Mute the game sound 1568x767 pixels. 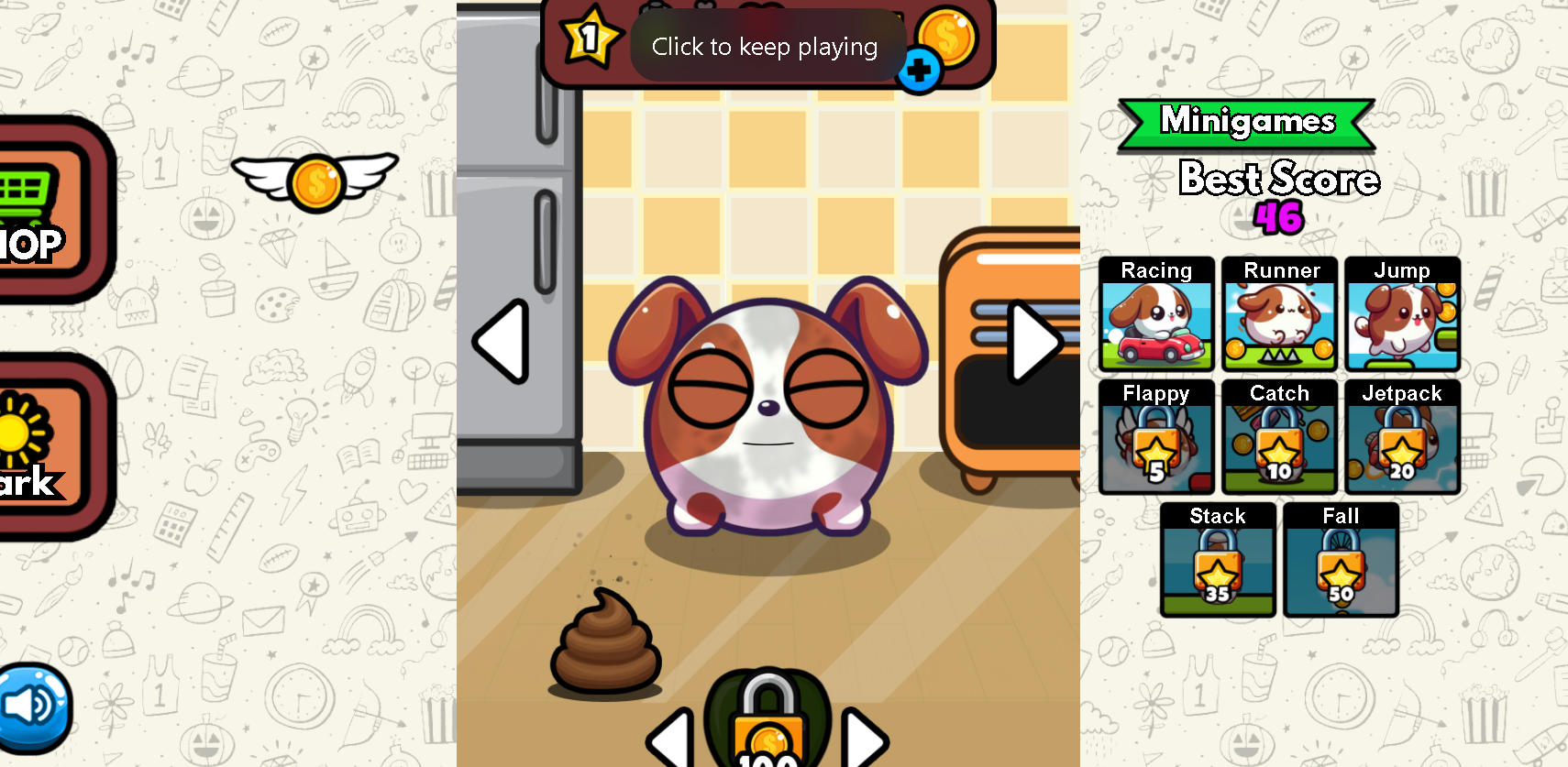coord(35,707)
